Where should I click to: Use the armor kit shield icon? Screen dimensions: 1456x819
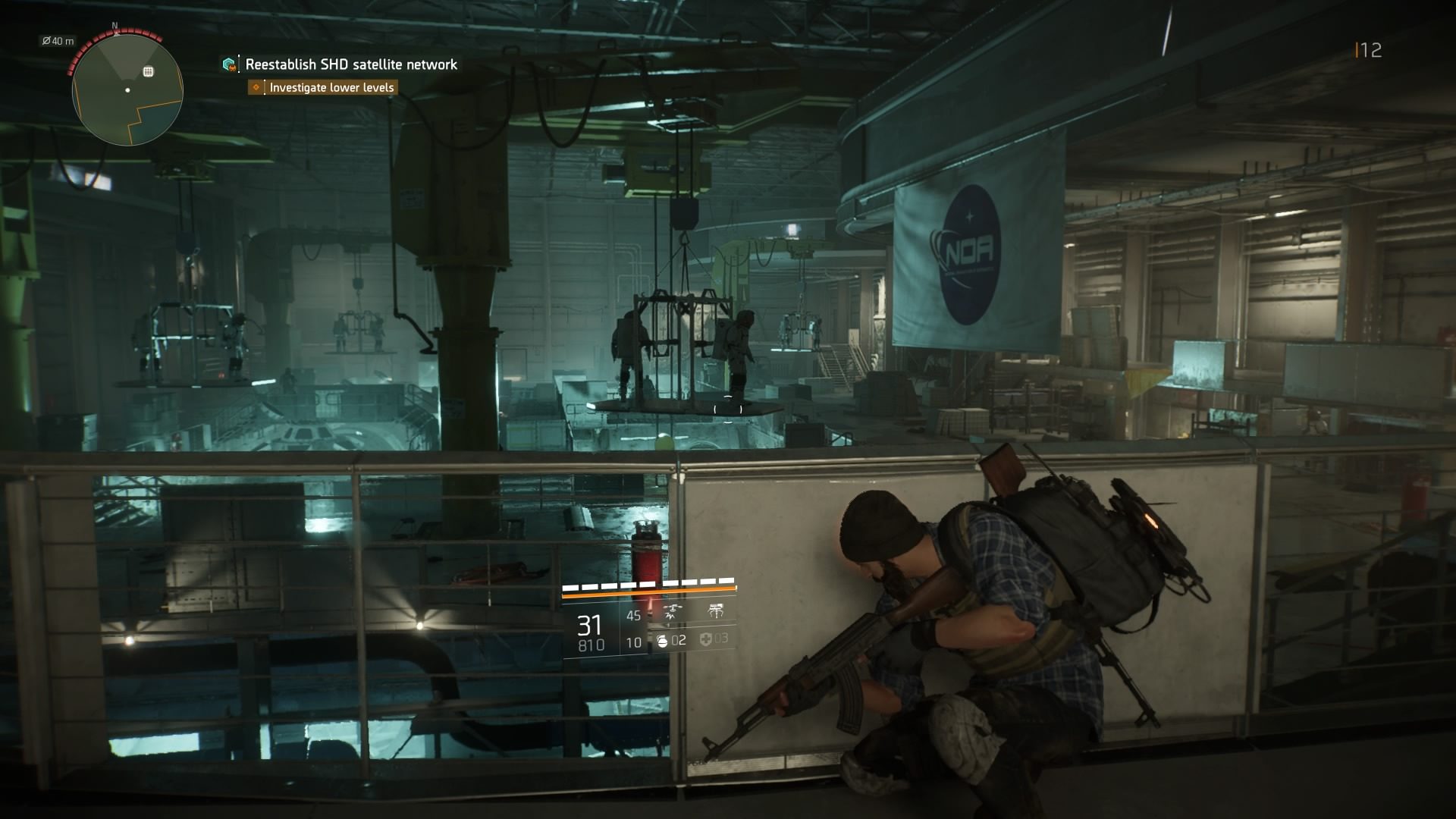706,641
